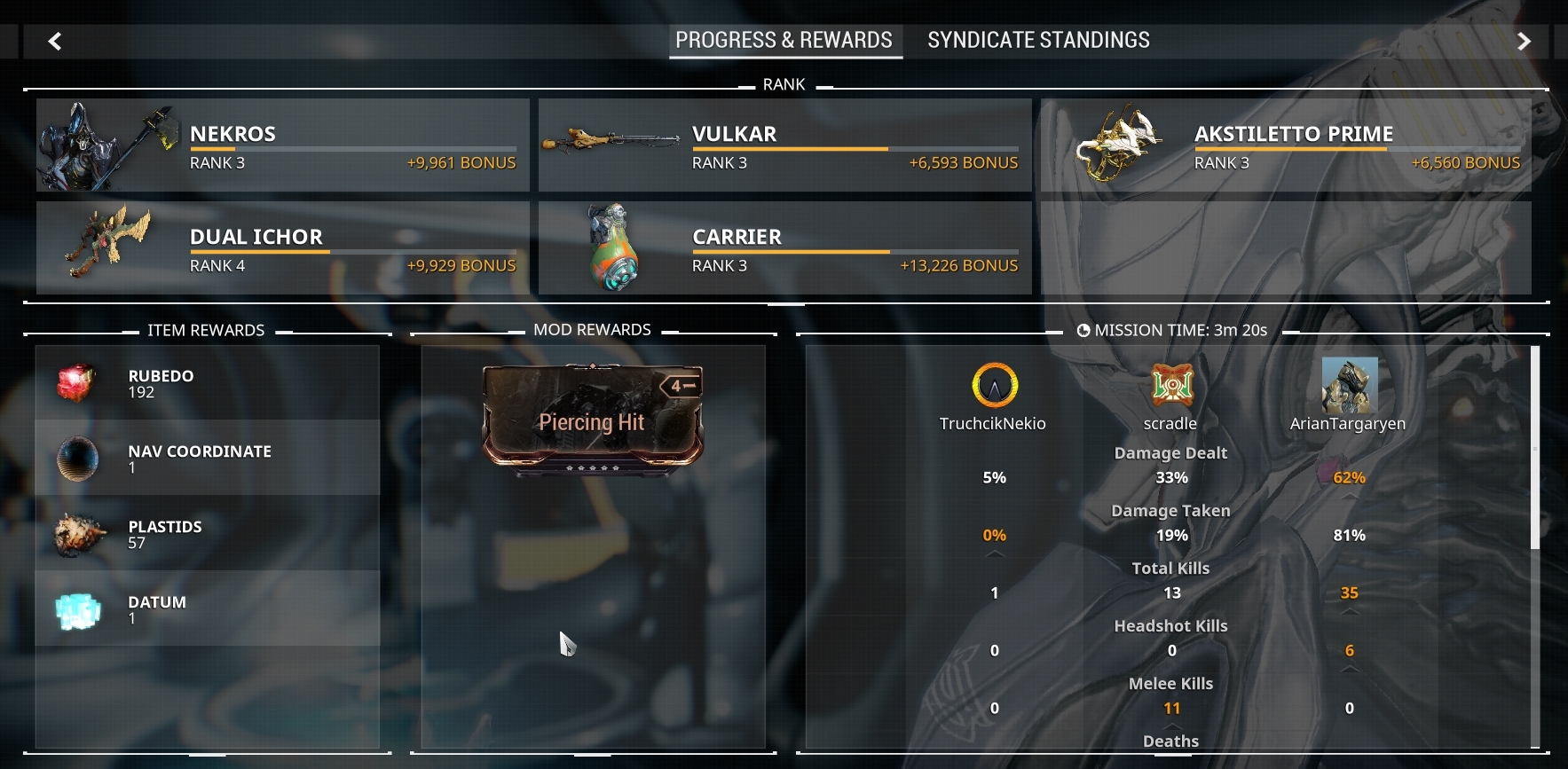Screen dimensions: 1568x769
Task: Open the Progress & Rewards tab
Action: pos(784,40)
